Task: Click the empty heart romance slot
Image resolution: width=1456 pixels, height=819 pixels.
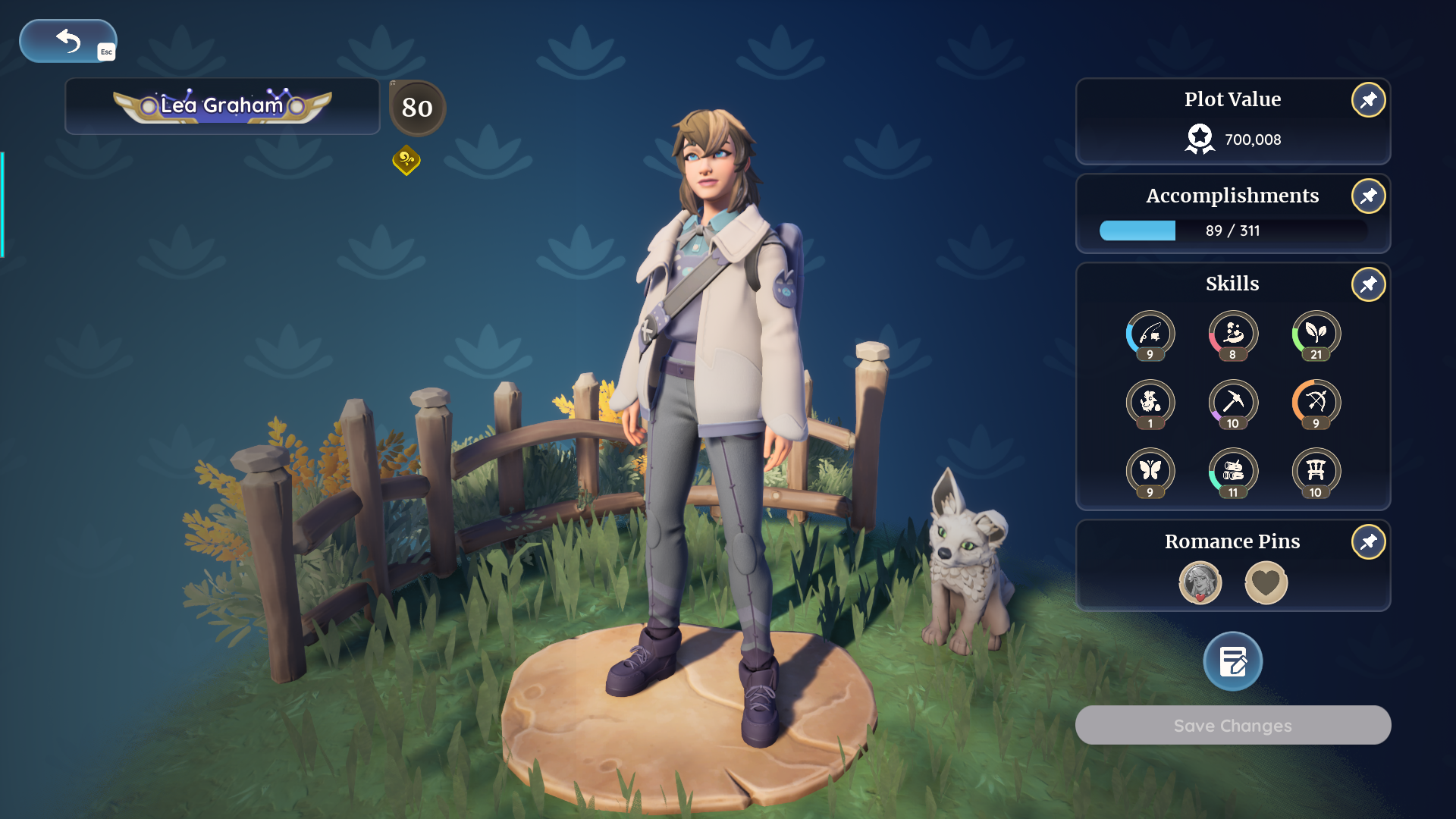Action: point(1266,582)
